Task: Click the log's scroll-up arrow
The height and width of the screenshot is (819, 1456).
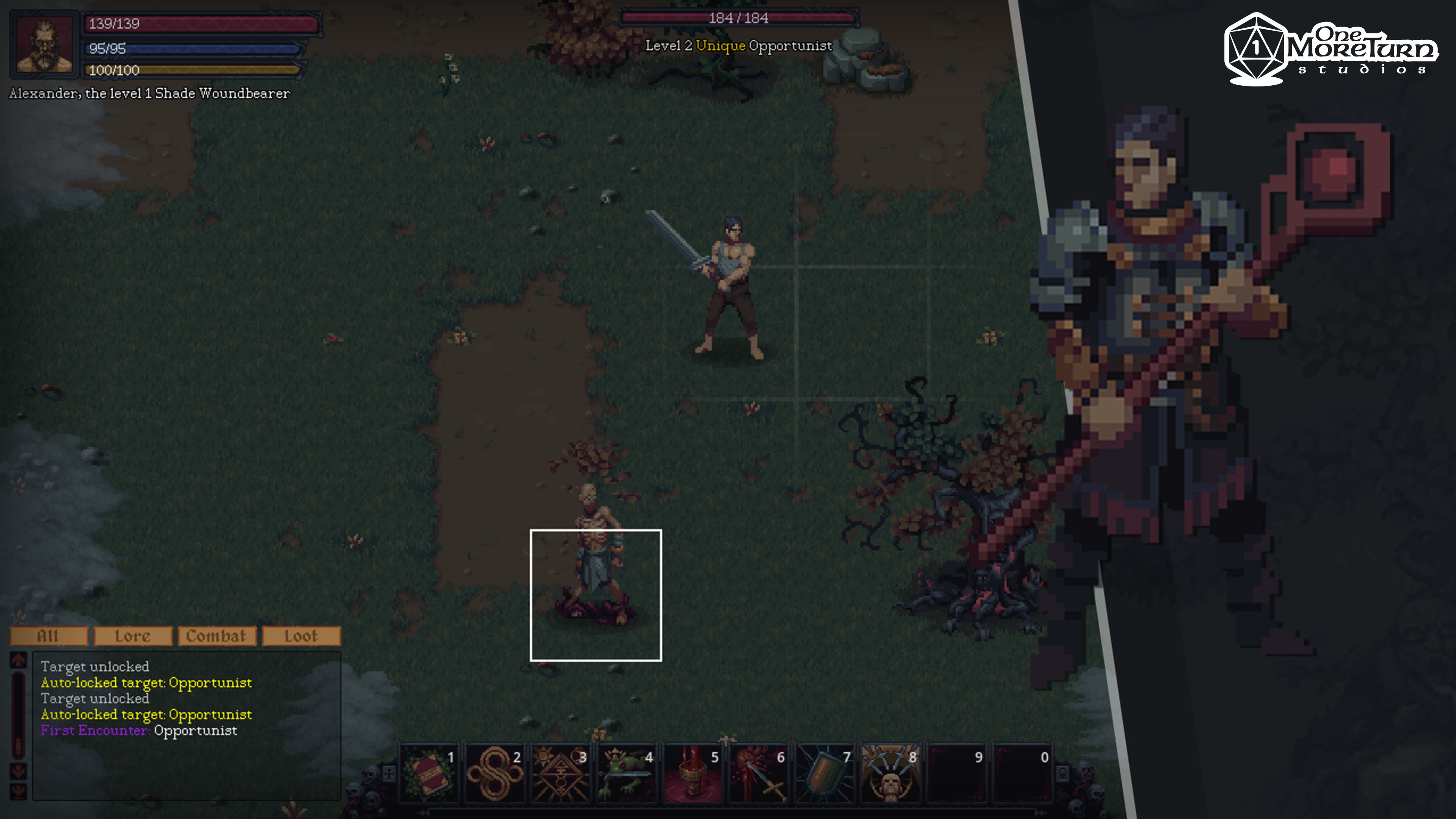Action: click(19, 660)
